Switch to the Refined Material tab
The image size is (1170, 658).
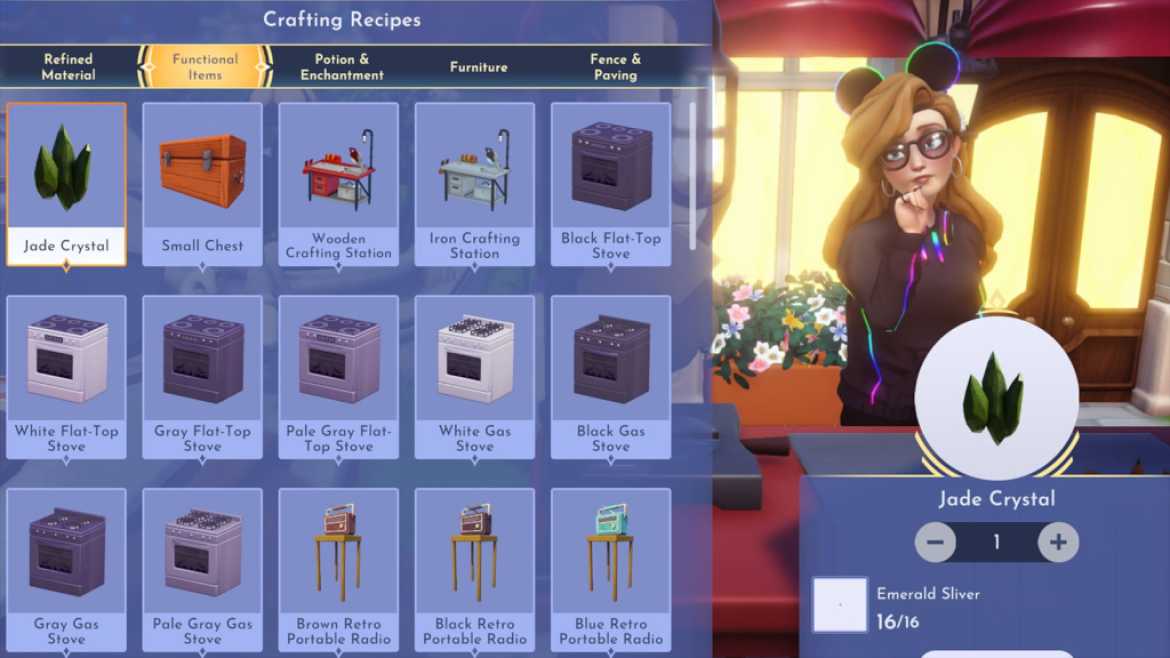point(68,67)
